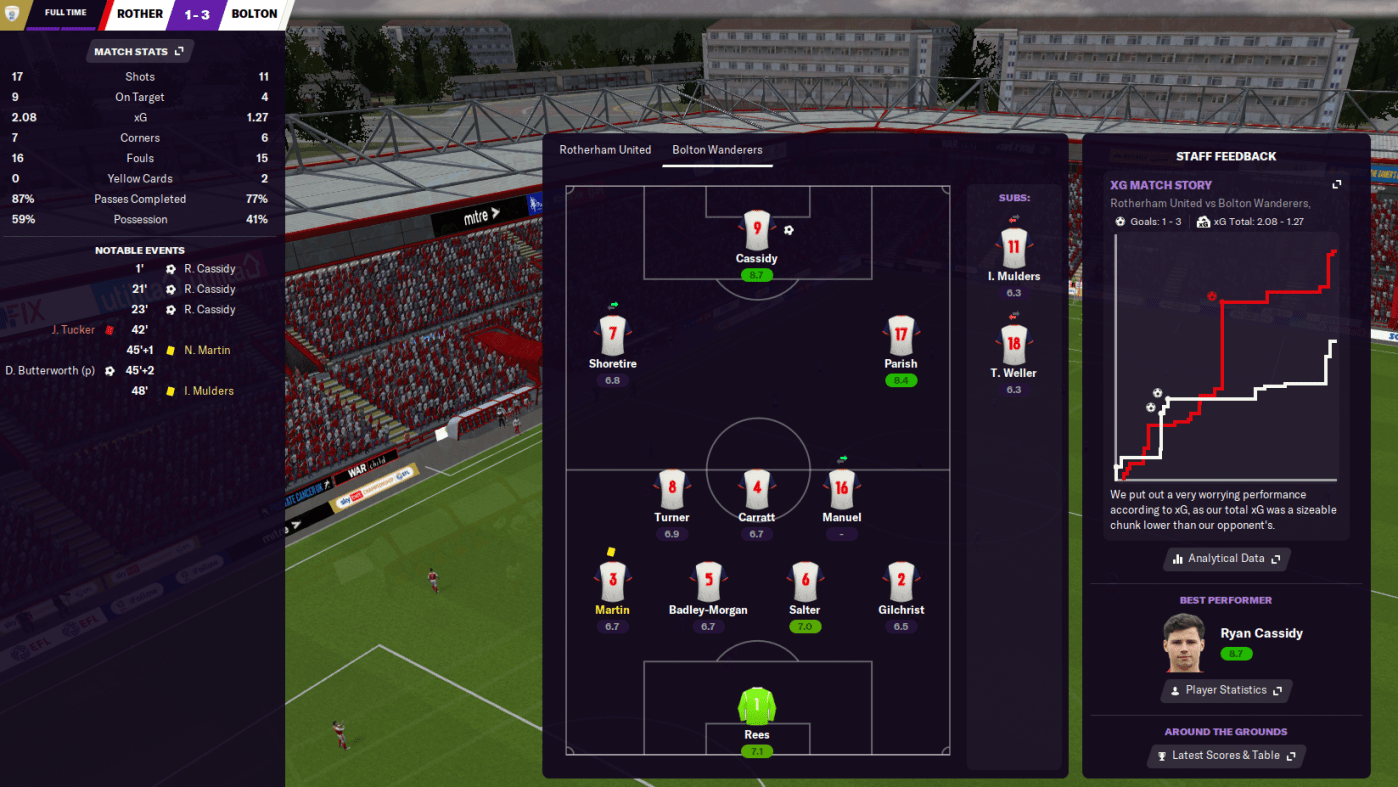The image size is (1398, 787).
Task: Select Manuel's number 16 shirt
Action: 841,489
